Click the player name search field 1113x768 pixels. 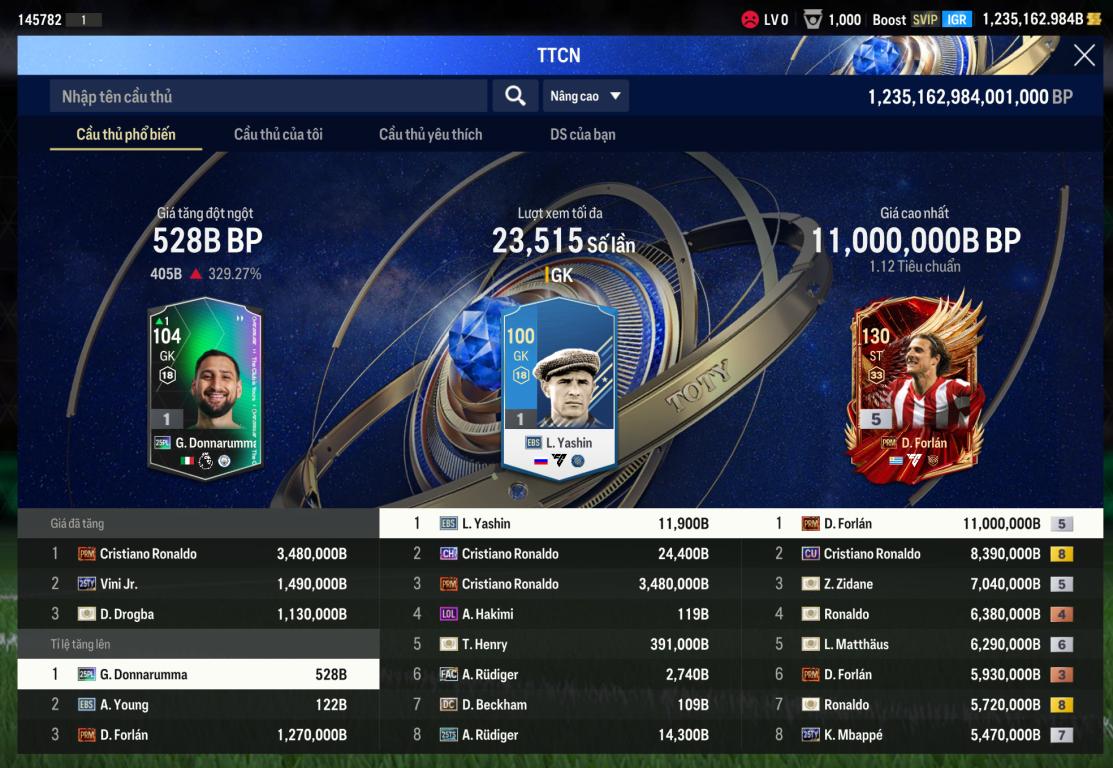(268, 96)
